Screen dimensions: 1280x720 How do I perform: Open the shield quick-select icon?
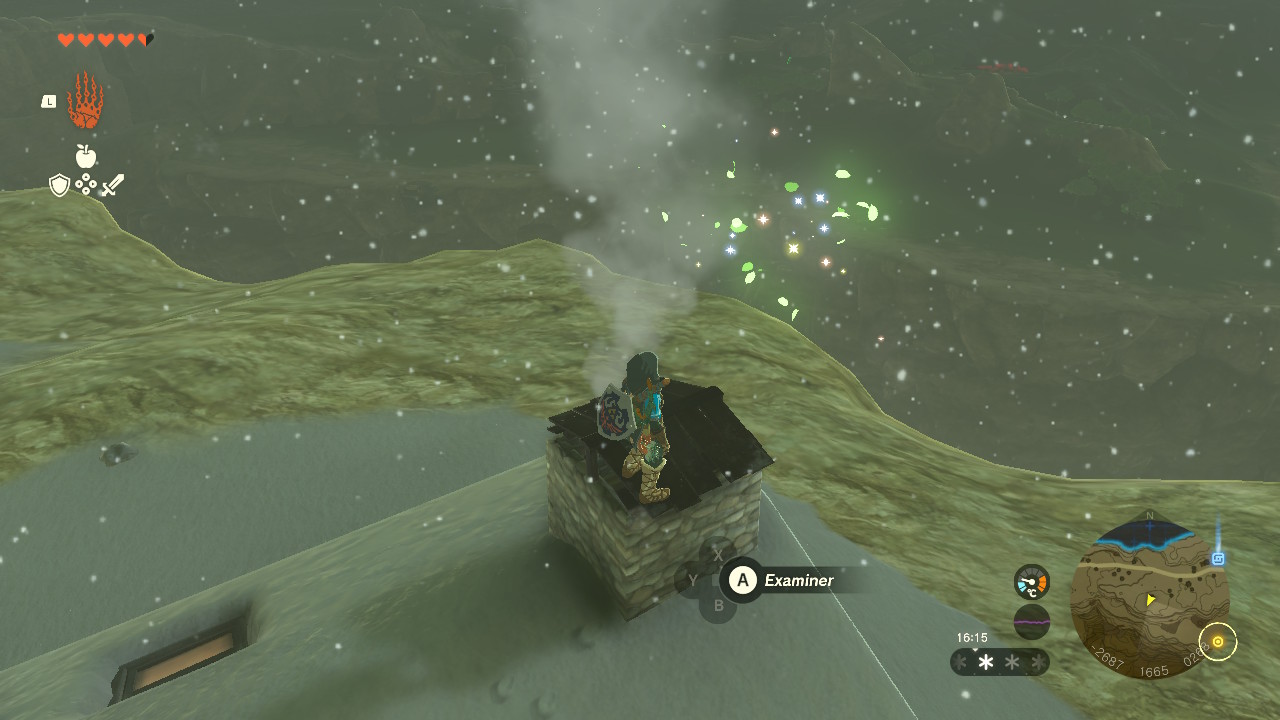(59, 185)
